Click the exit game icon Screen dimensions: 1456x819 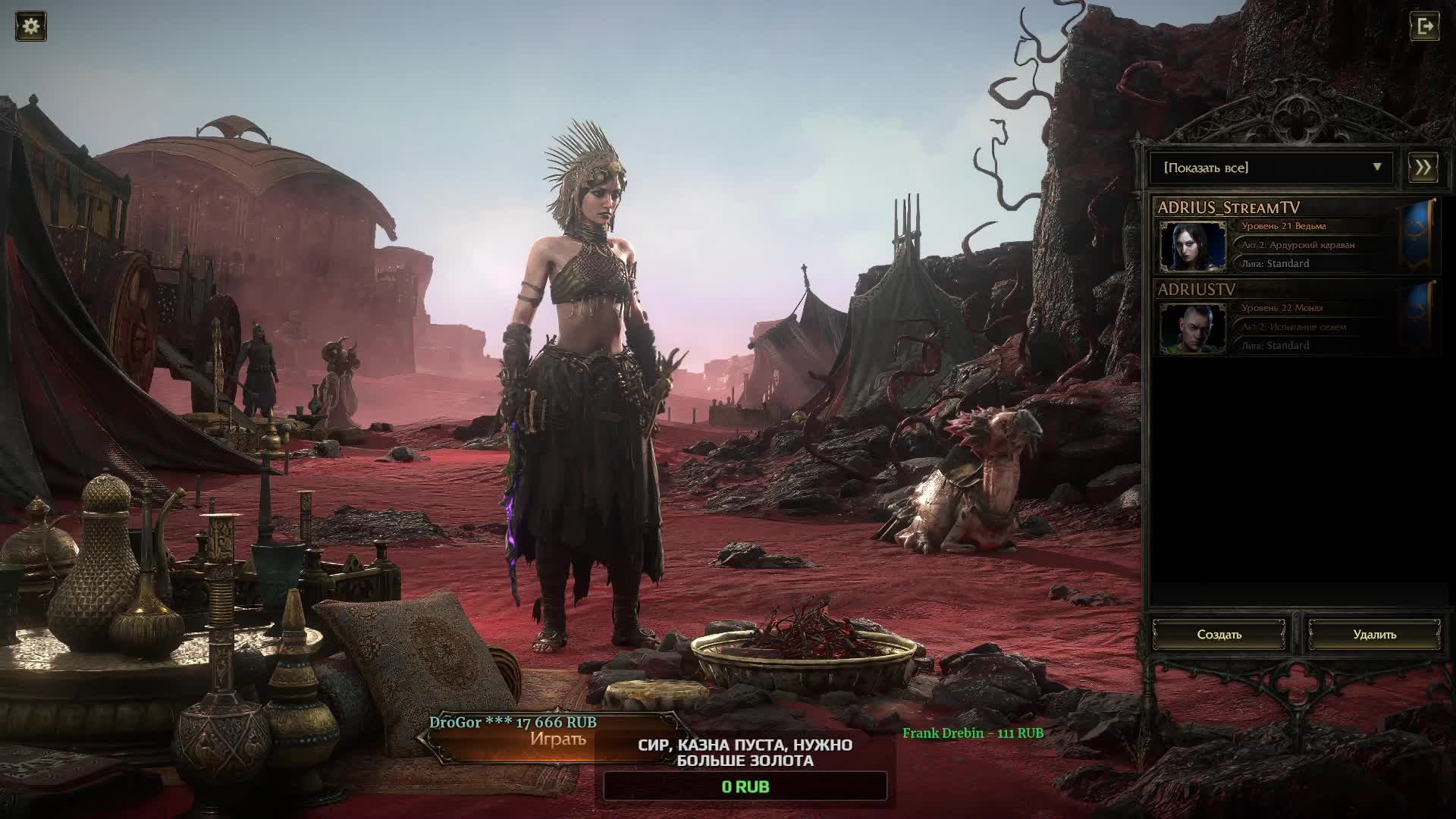[1425, 27]
